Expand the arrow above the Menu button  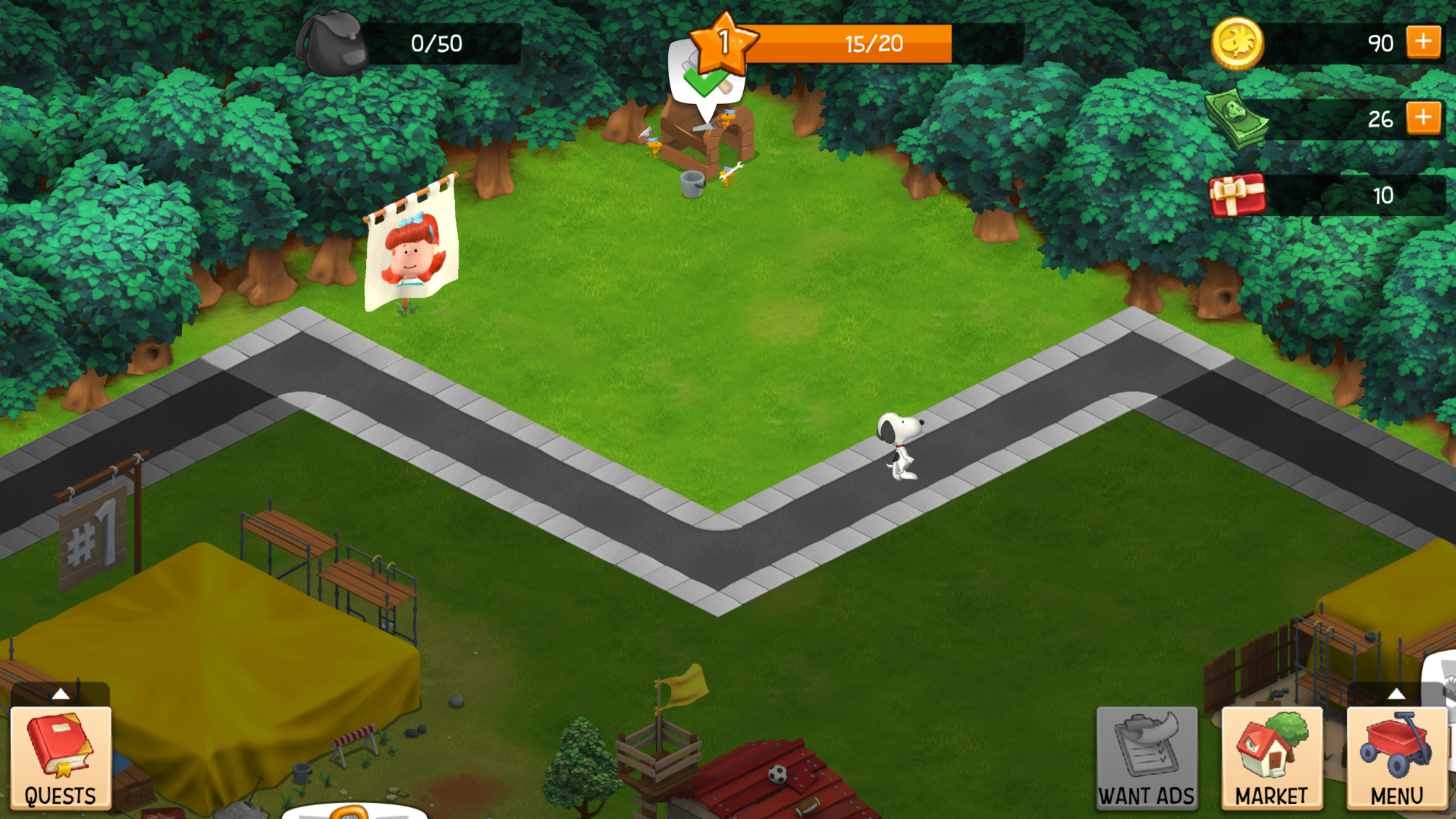click(x=1396, y=694)
